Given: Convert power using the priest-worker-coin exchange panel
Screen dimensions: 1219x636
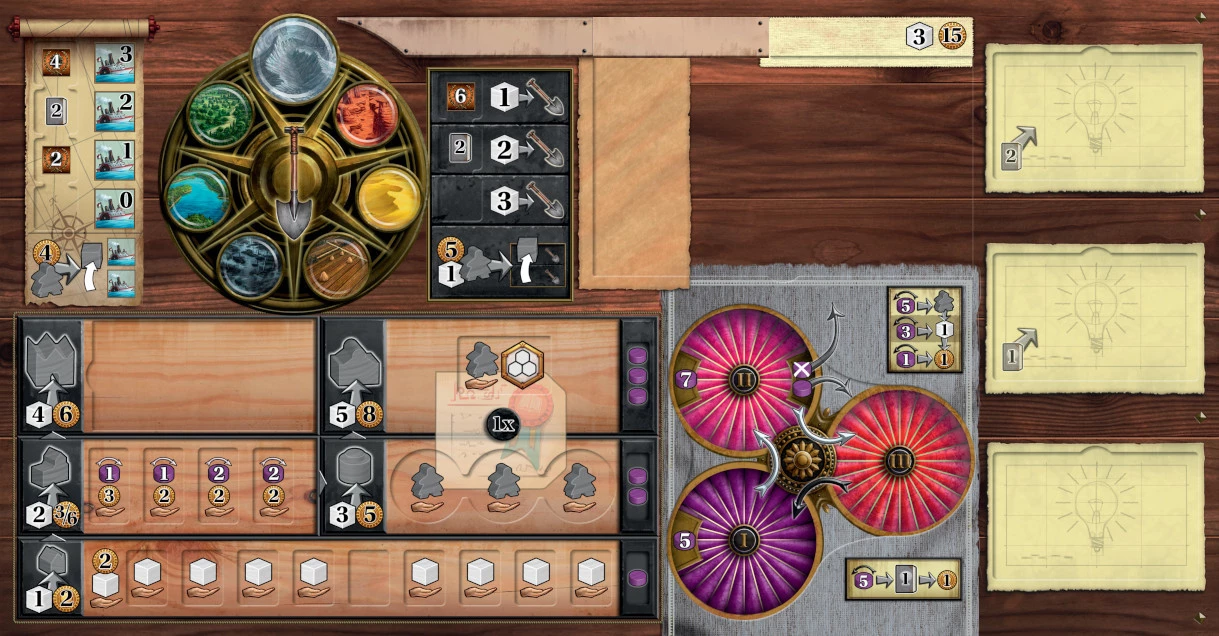Looking at the screenshot, I should tap(924, 329).
